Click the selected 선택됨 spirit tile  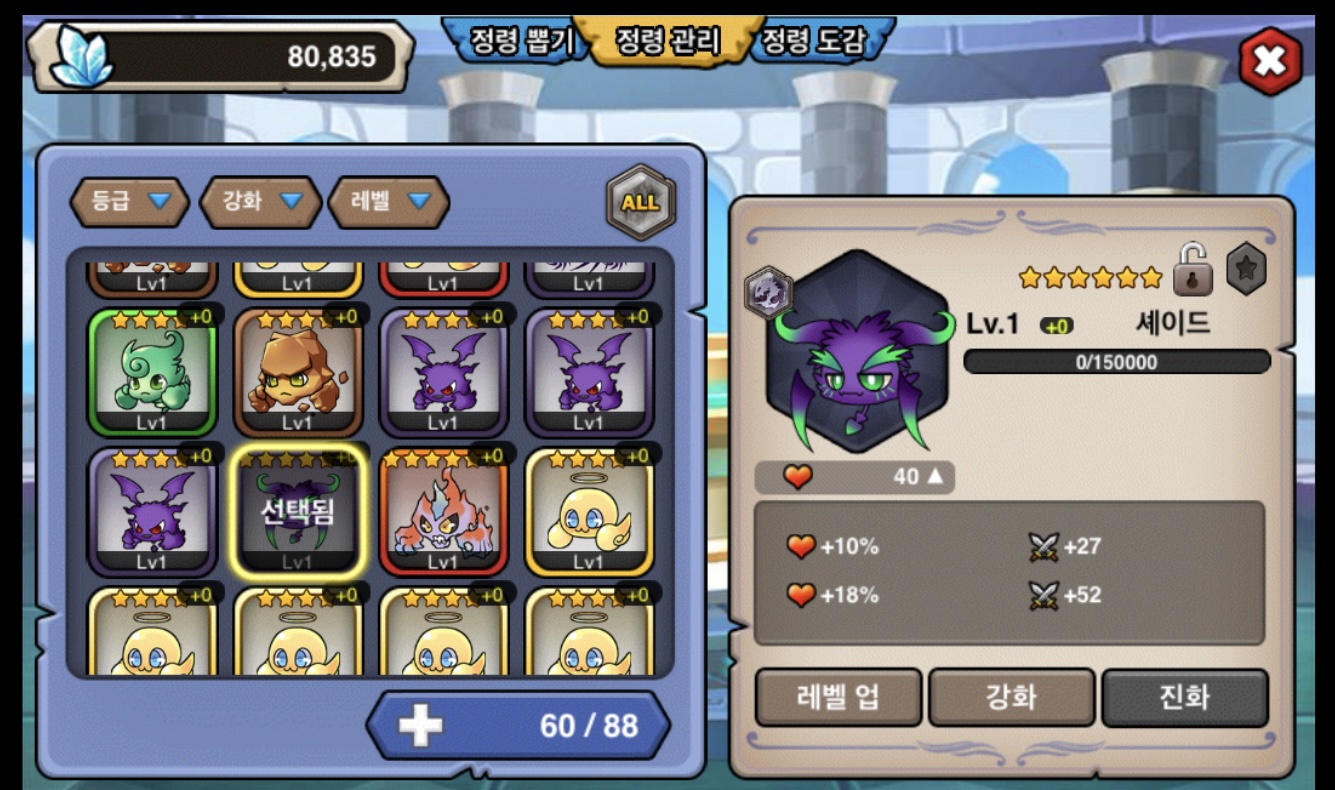pyautogui.click(x=297, y=512)
